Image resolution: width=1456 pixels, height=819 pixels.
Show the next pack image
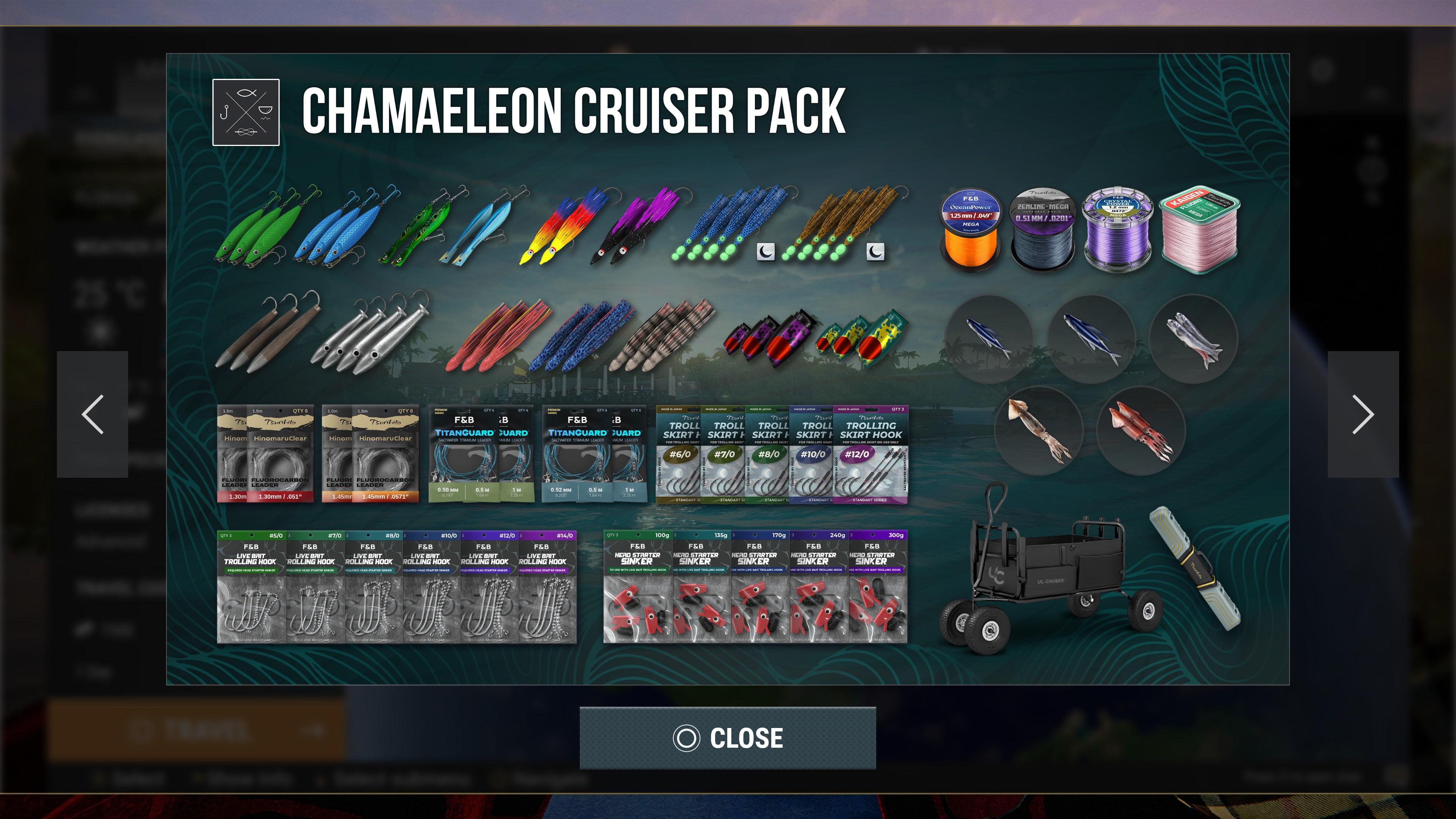click(1363, 414)
